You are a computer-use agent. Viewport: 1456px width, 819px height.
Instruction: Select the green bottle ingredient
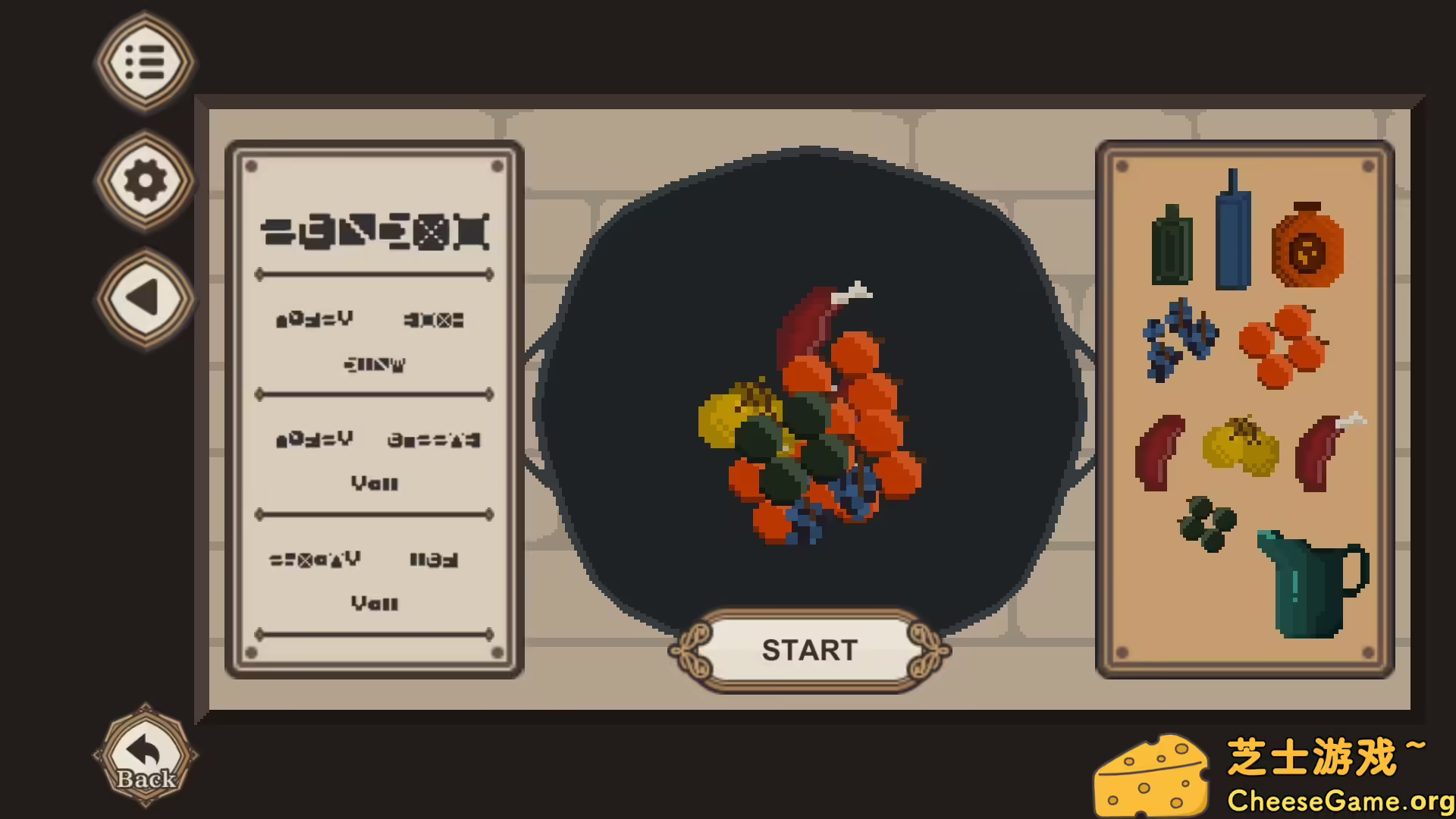point(1172,246)
